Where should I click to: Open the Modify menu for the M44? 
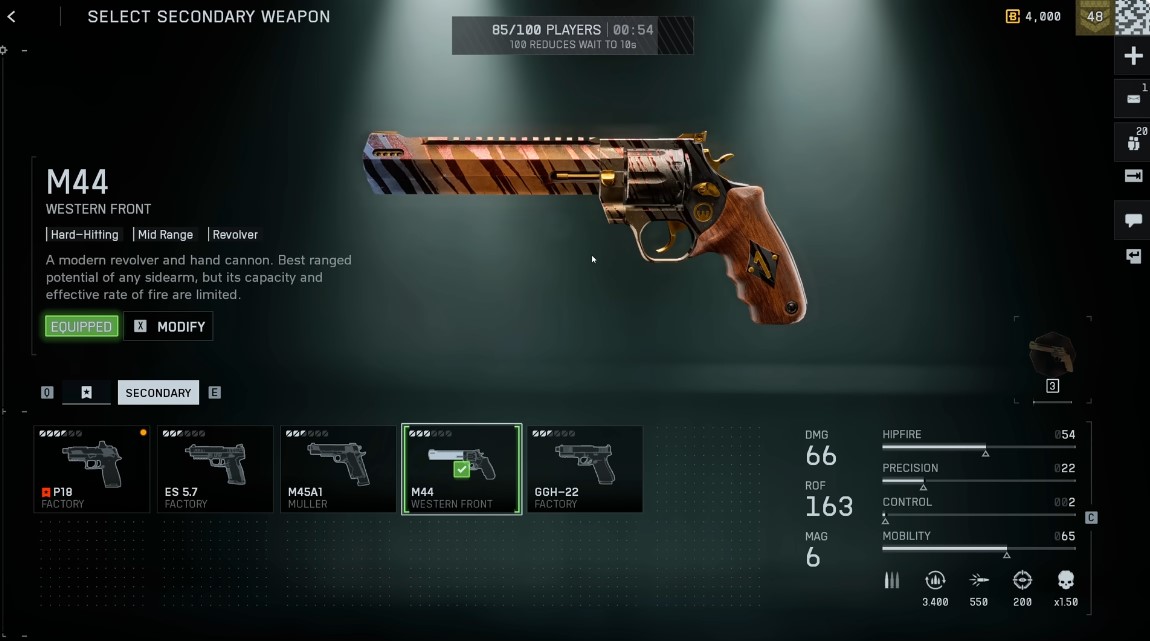[168, 326]
